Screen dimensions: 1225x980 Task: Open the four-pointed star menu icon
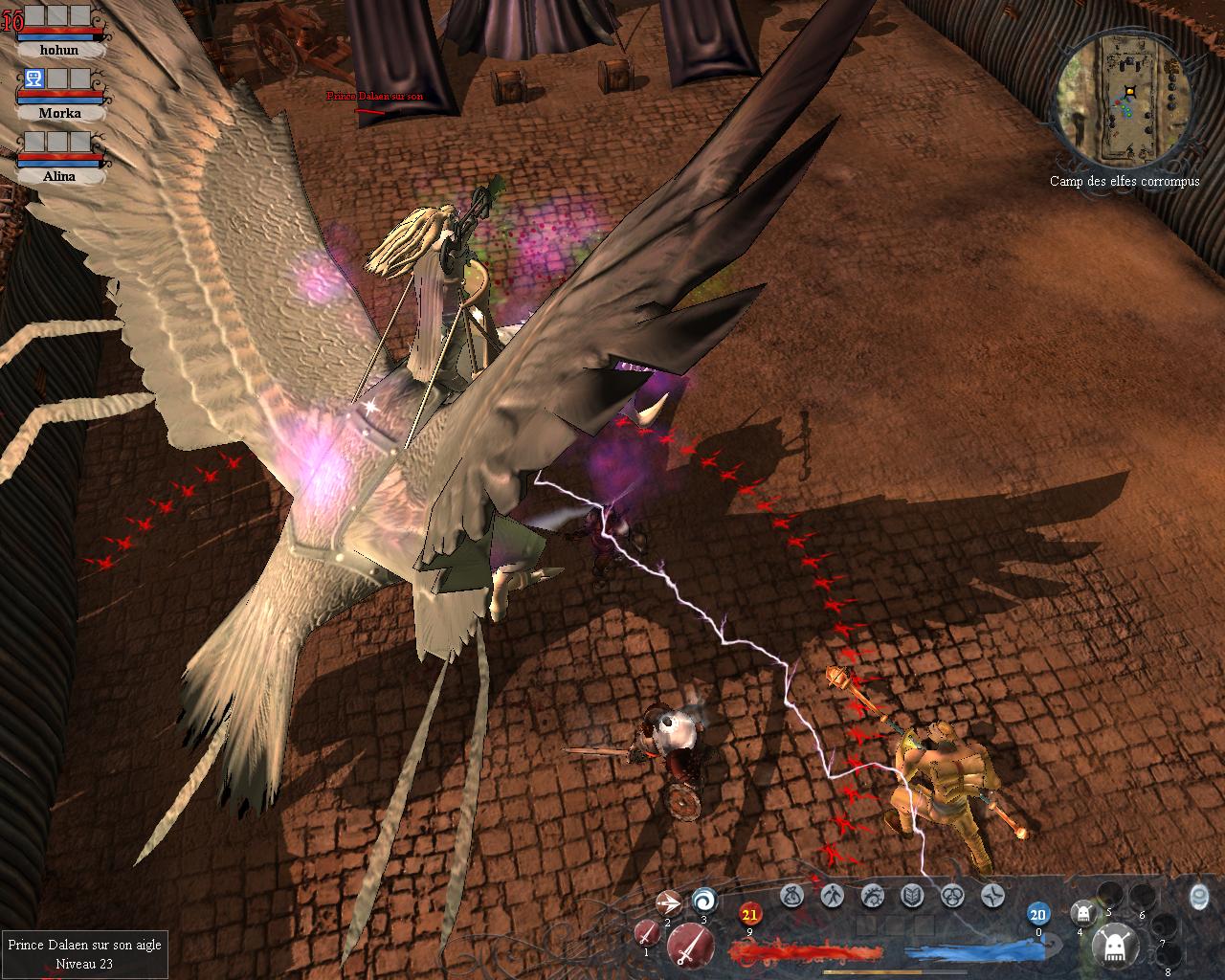point(992,896)
